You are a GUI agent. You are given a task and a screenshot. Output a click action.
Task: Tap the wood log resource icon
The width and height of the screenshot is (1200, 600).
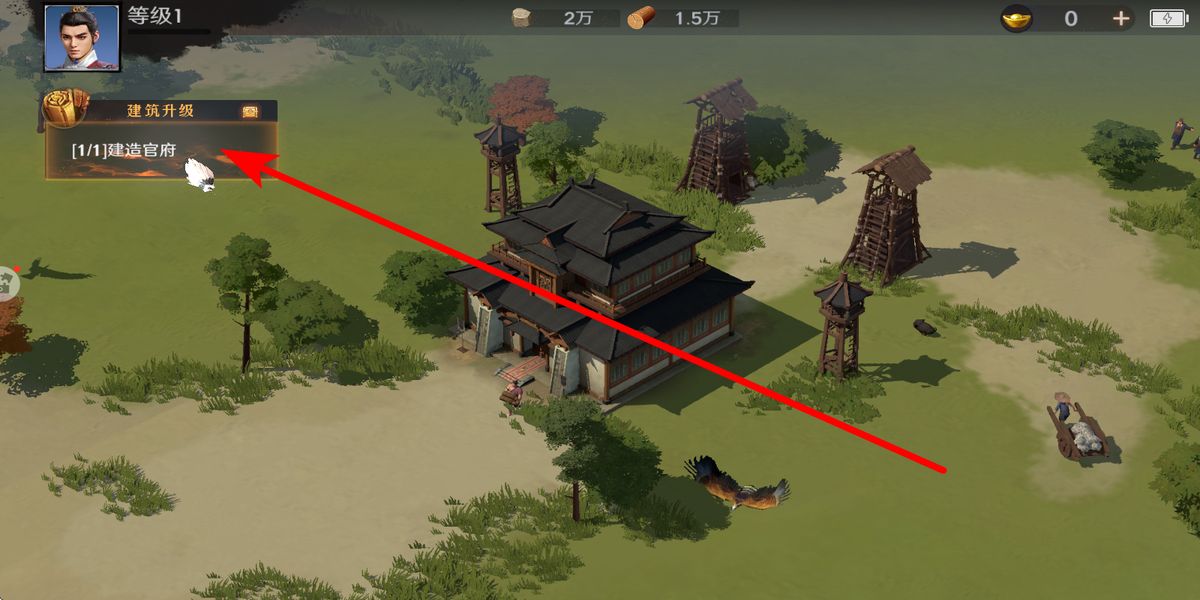(x=639, y=18)
